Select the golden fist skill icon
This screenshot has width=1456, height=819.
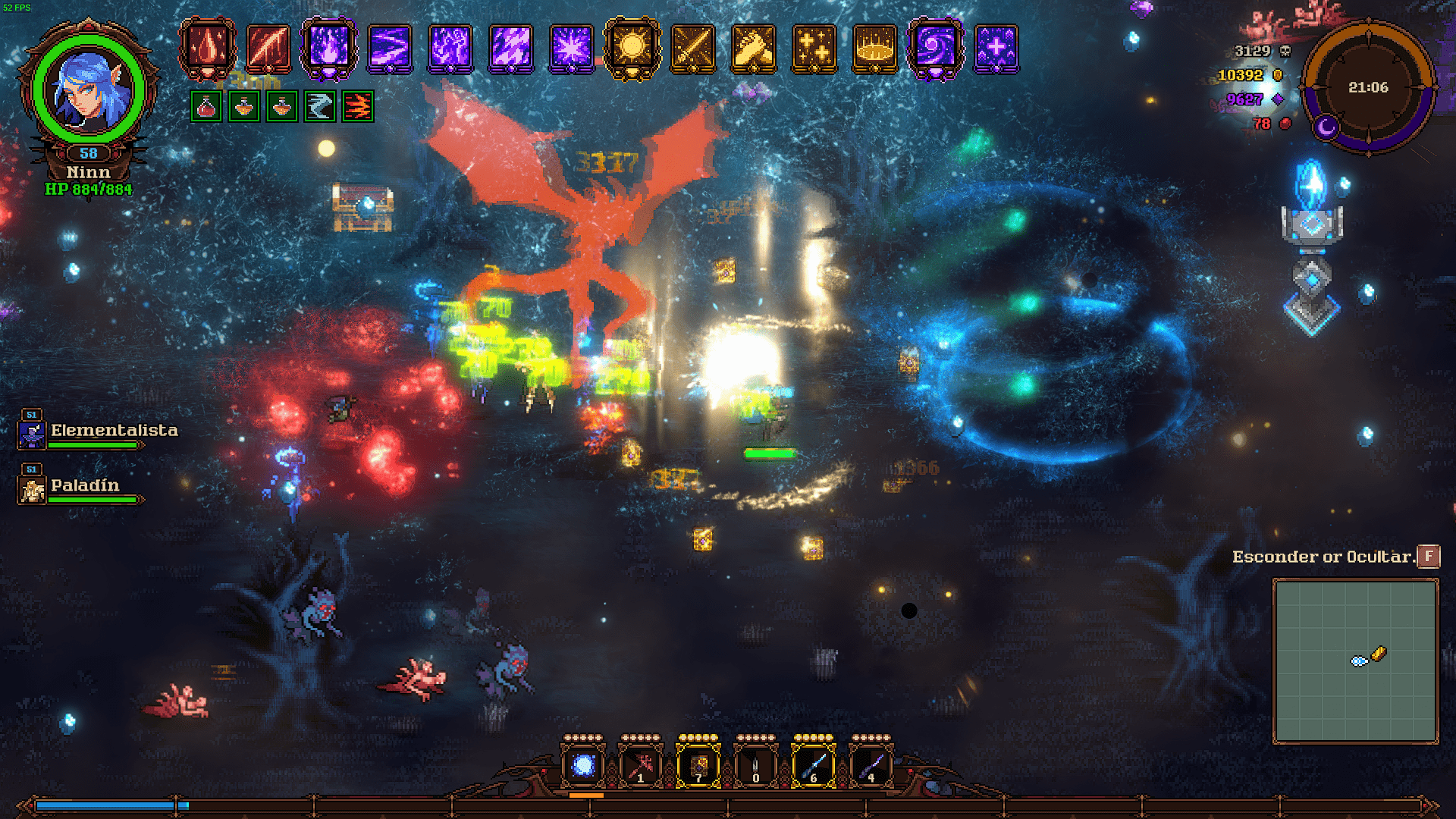coord(753,48)
